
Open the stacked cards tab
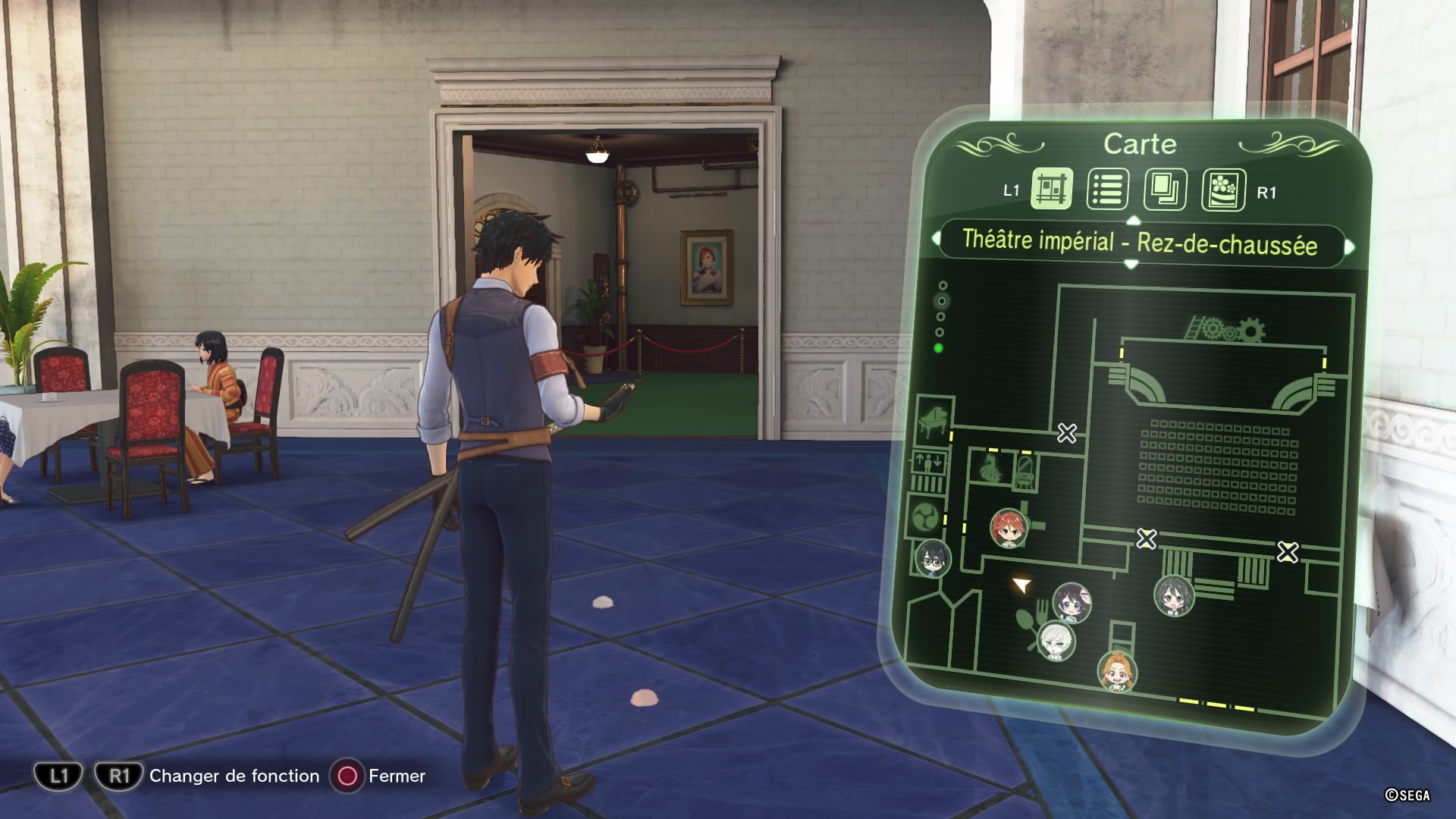[x=1164, y=189]
